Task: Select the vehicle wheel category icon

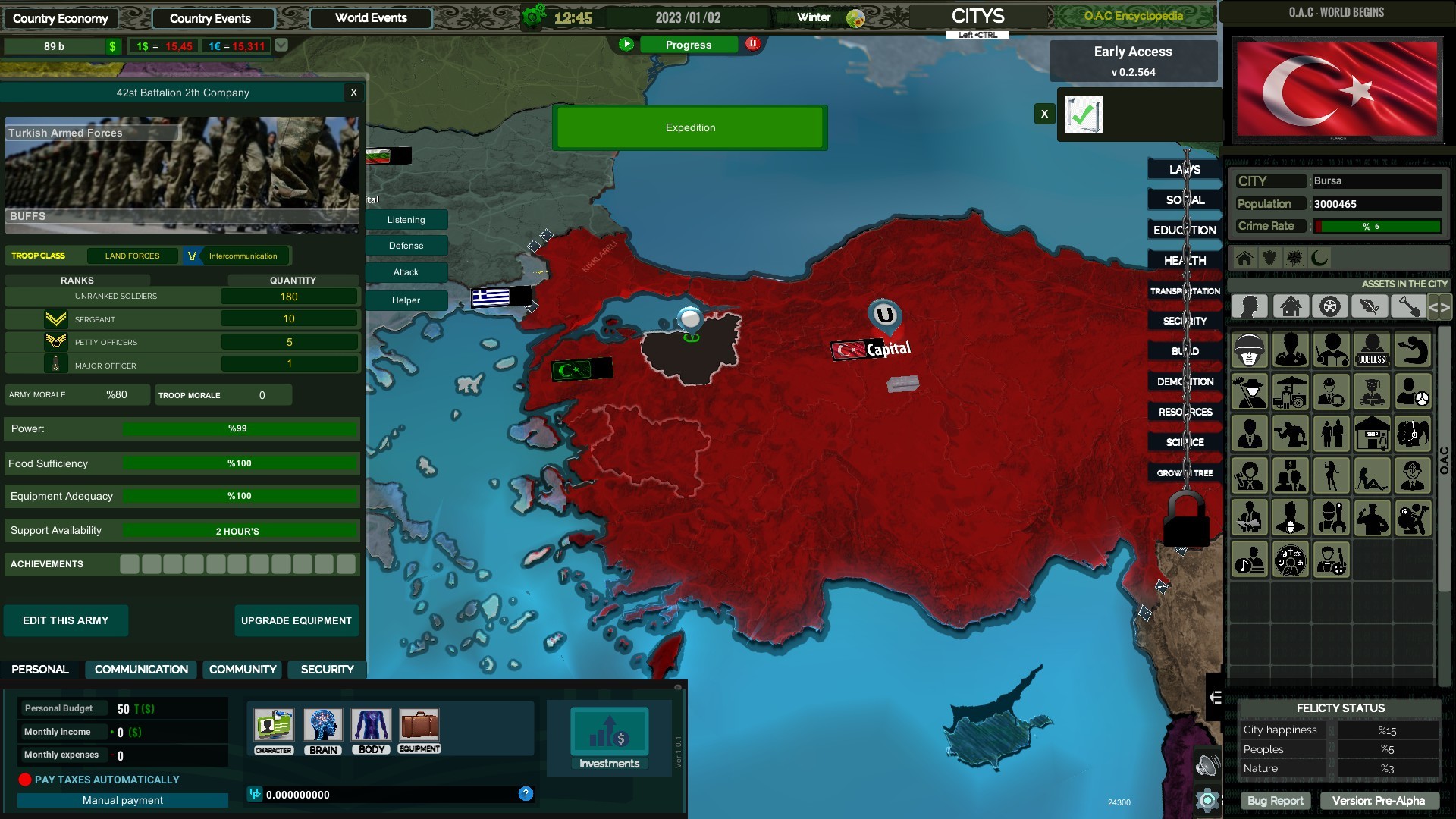Action: [x=1330, y=306]
